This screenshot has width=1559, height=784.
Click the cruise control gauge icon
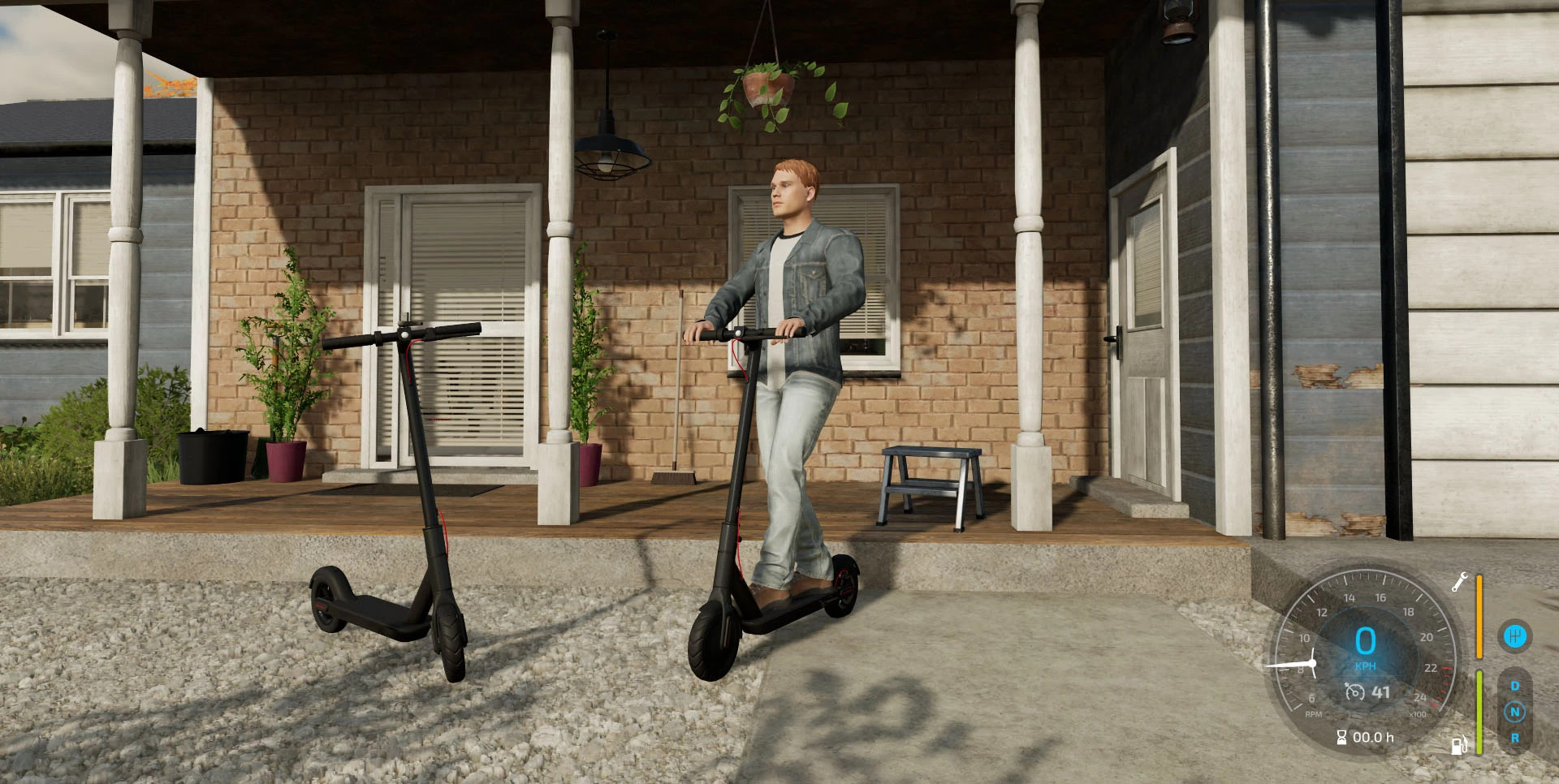(x=1354, y=691)
